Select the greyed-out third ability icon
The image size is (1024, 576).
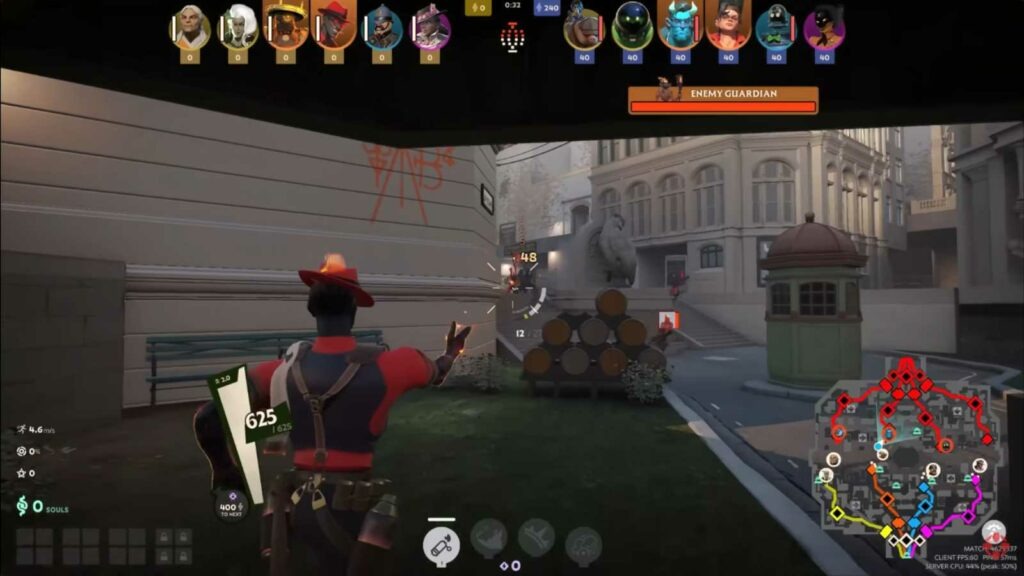pyautogui.click(x=536, y=538)
